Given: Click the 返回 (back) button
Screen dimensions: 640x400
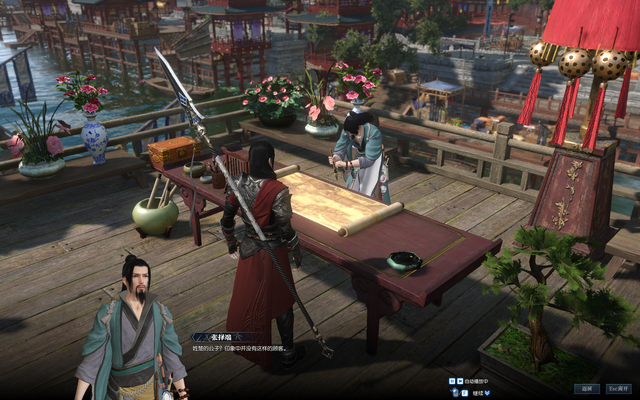Looking at the screenshot, I should pos(587,389).
